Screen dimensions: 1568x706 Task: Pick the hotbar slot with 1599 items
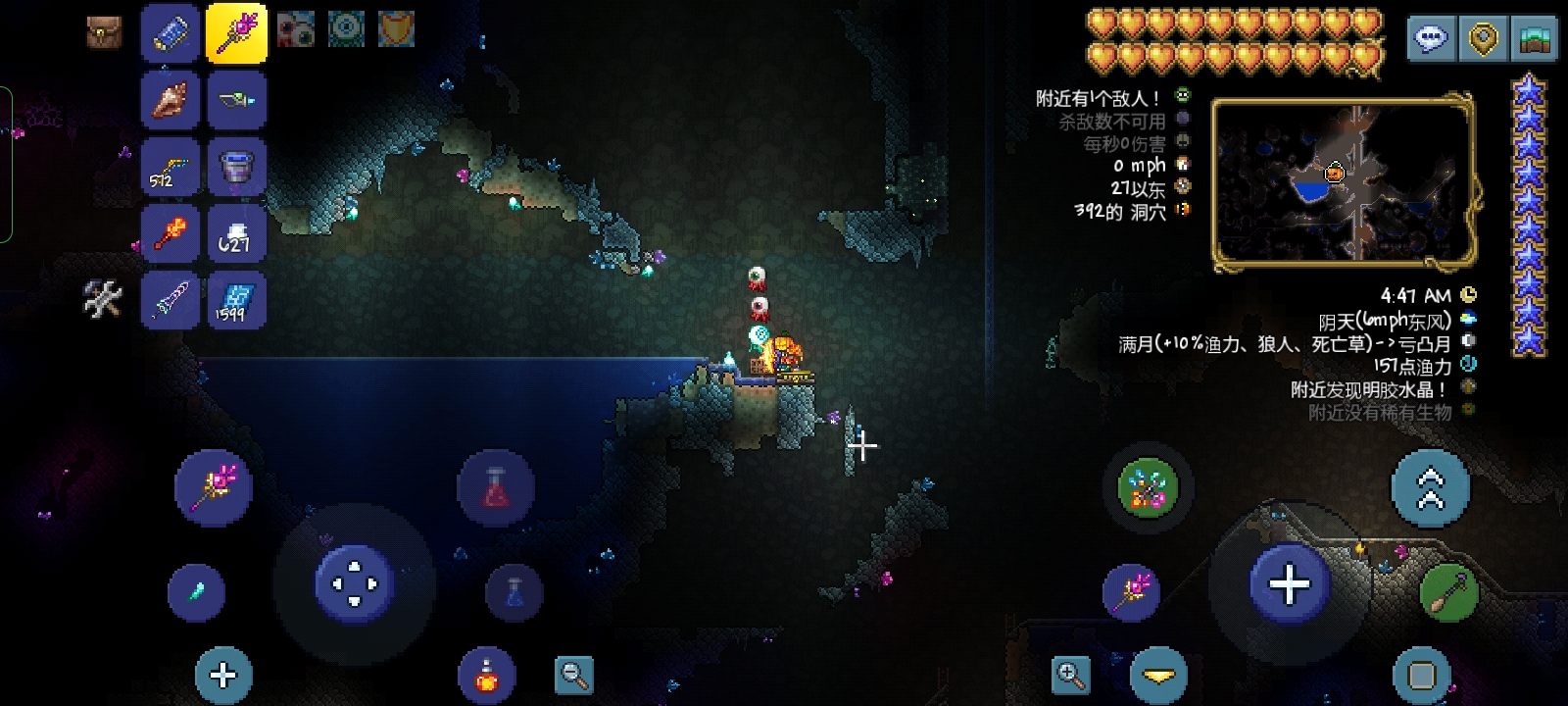coord(236,298)
